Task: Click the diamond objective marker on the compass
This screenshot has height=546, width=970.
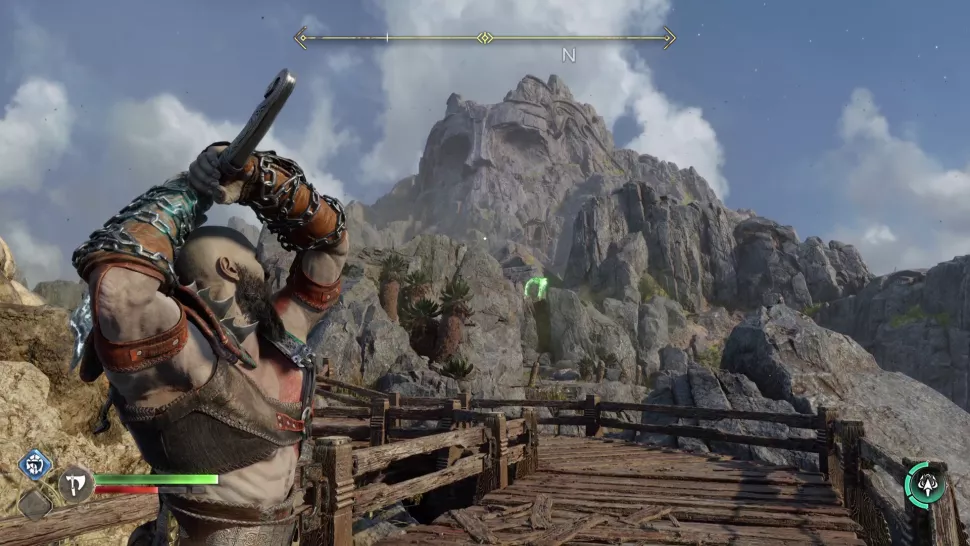Action: (485, 38)
